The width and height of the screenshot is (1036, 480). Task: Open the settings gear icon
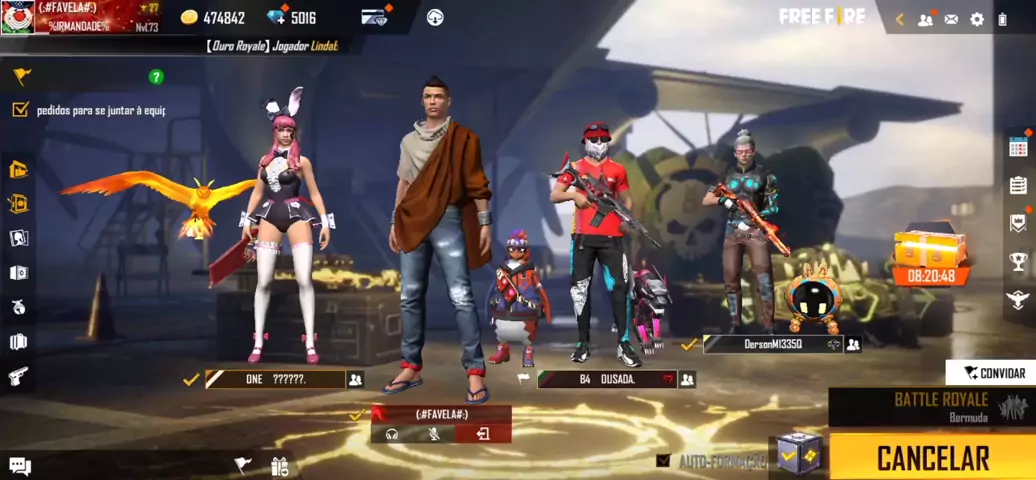[977, 19]
